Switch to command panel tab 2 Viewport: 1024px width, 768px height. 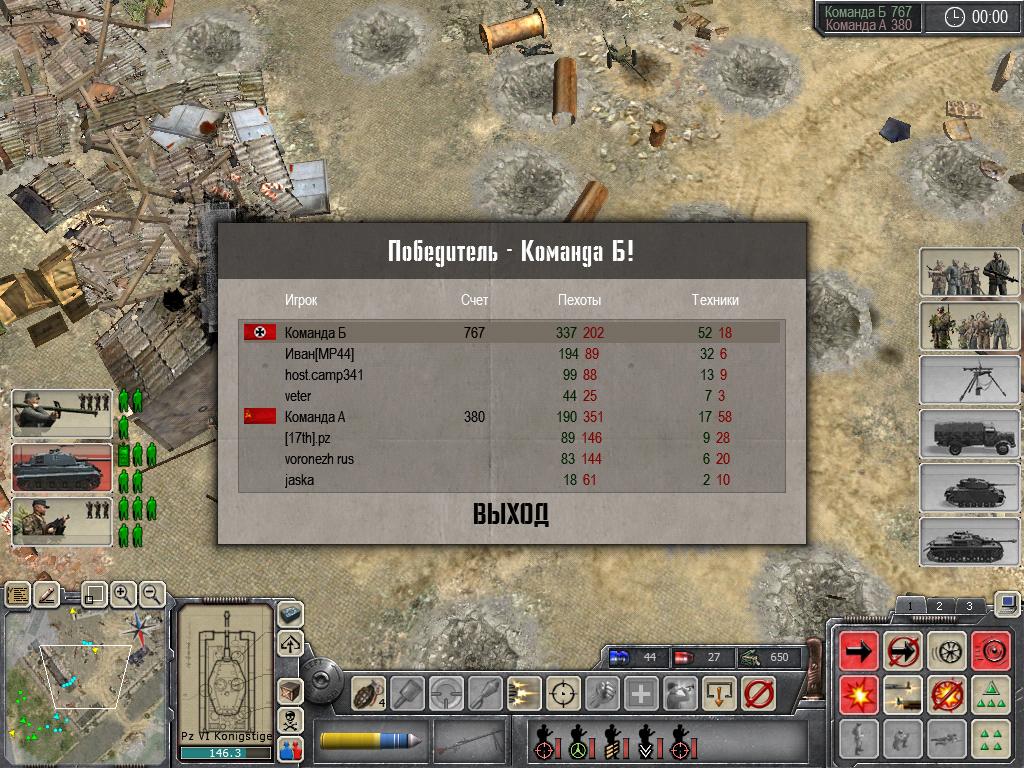(939, 606)
